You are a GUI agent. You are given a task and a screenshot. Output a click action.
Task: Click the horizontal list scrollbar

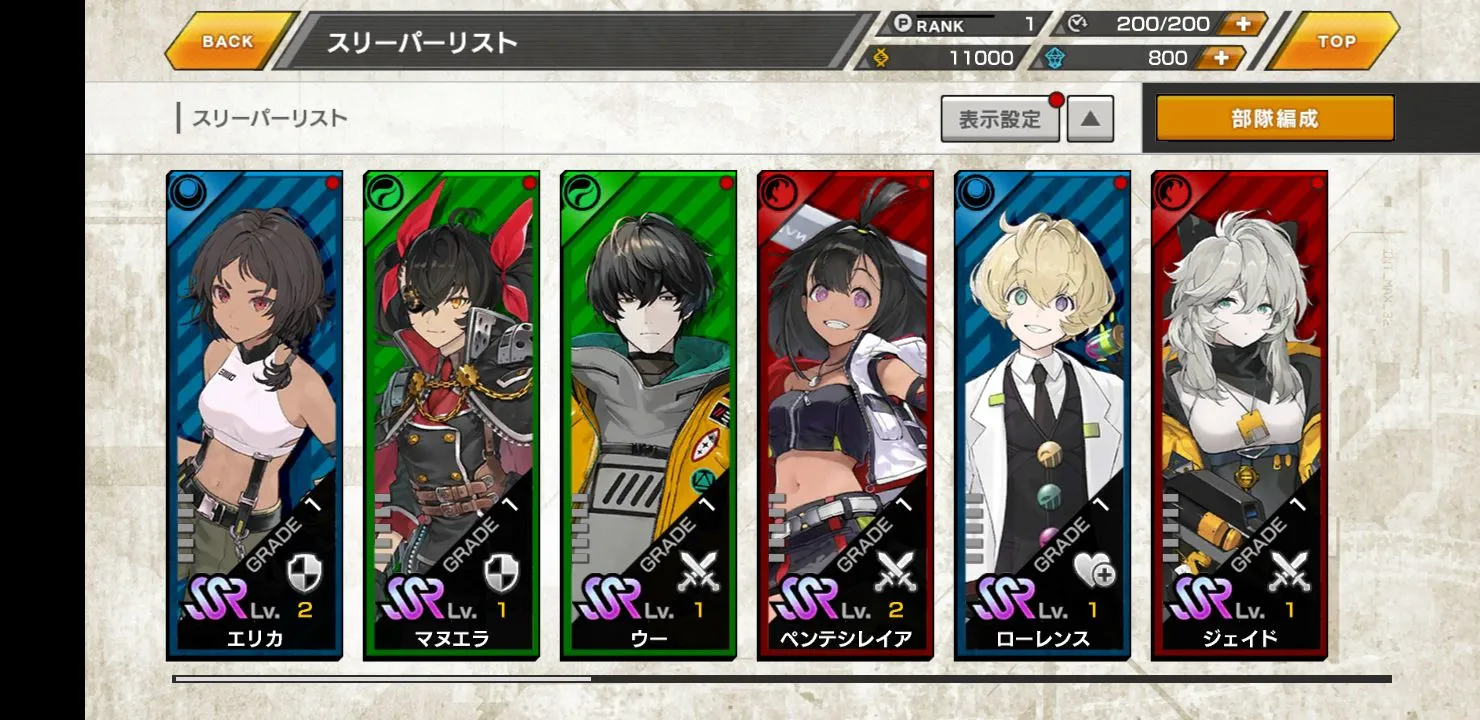(782, 679)
